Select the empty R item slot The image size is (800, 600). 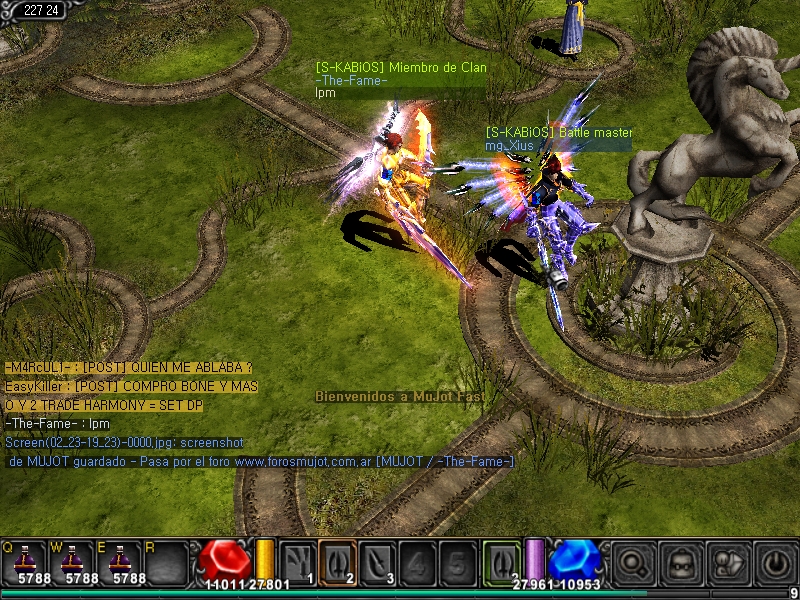click(166, 562)
